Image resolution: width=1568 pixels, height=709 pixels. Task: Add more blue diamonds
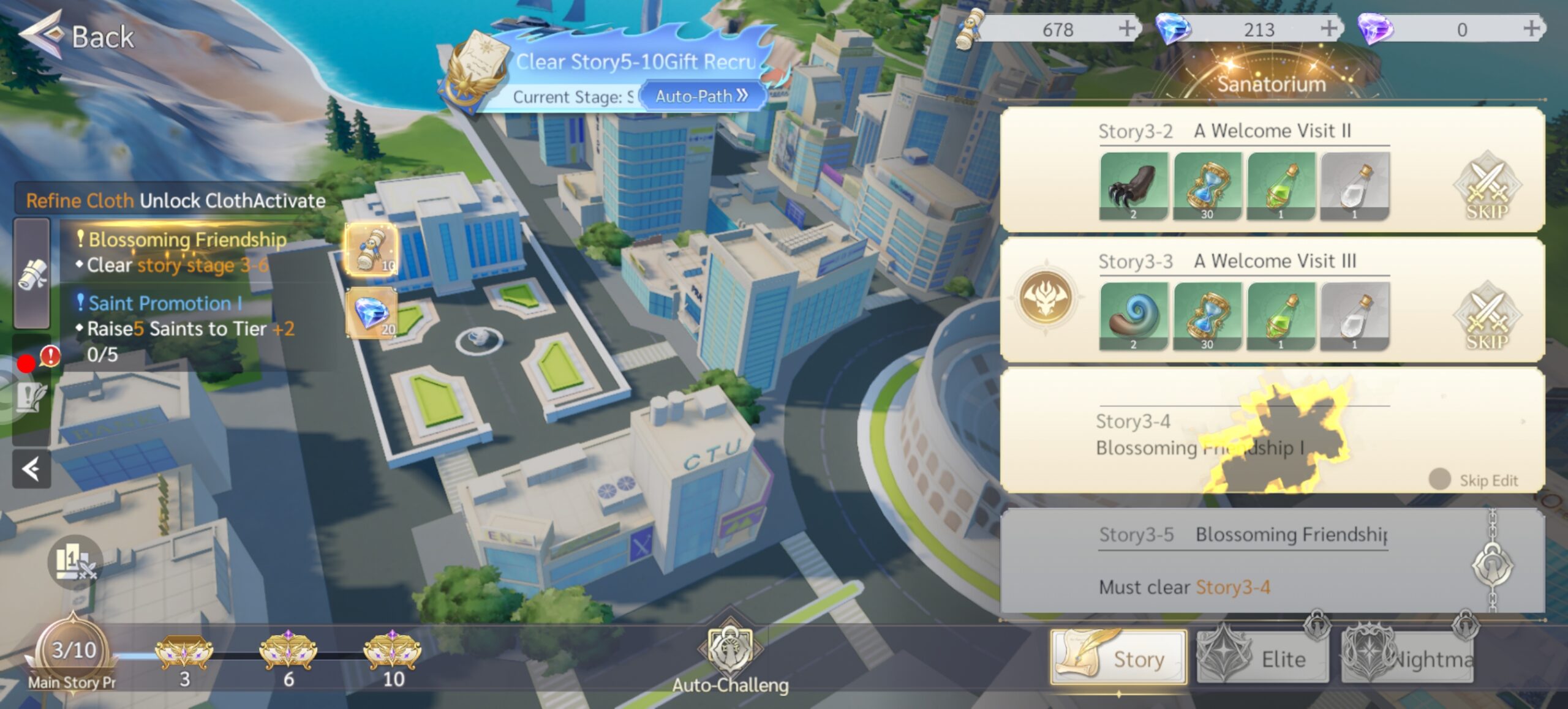tap(1329, 28)
